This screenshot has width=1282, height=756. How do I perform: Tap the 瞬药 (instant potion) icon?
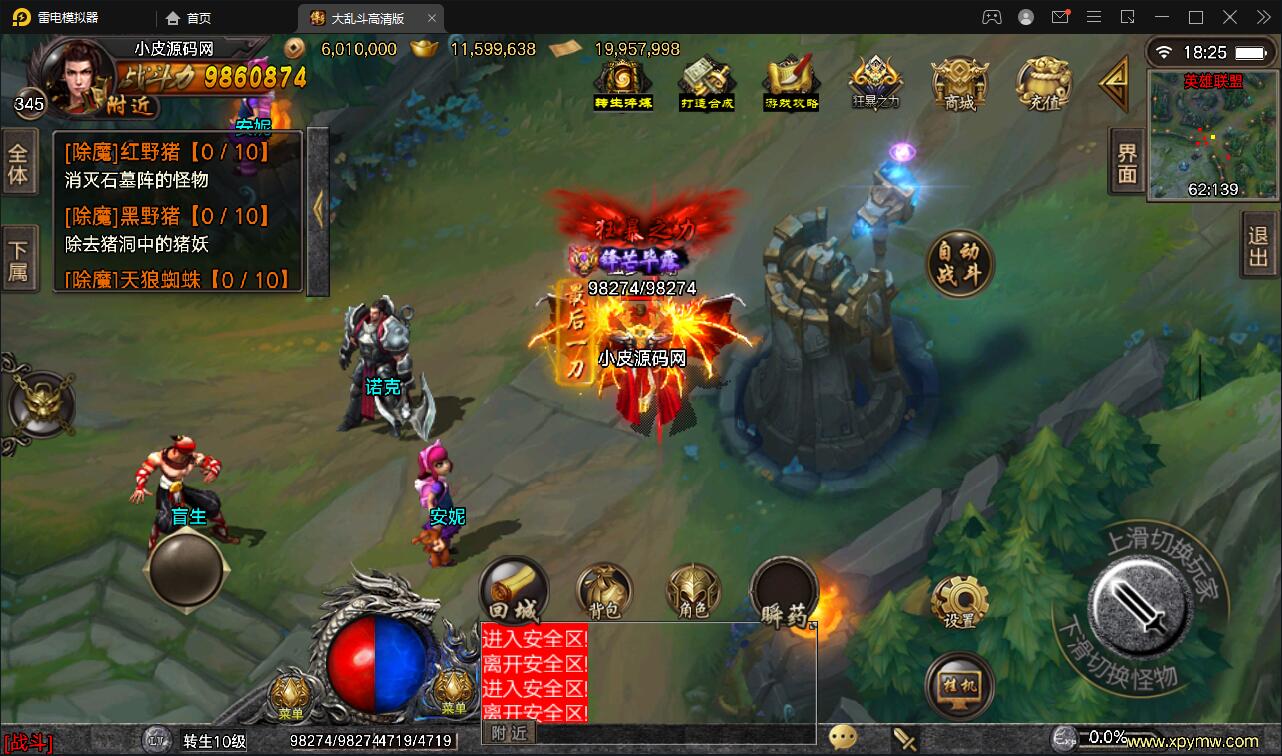[x=783, y=592]
